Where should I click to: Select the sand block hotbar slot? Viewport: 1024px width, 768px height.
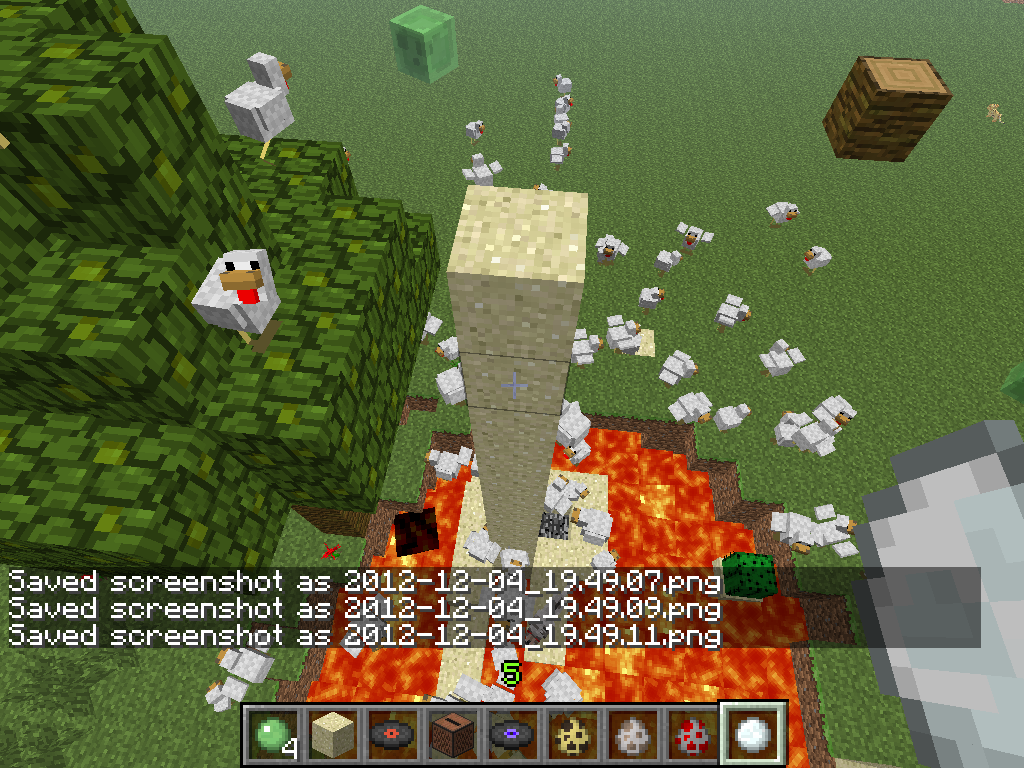tap(330, 734)
